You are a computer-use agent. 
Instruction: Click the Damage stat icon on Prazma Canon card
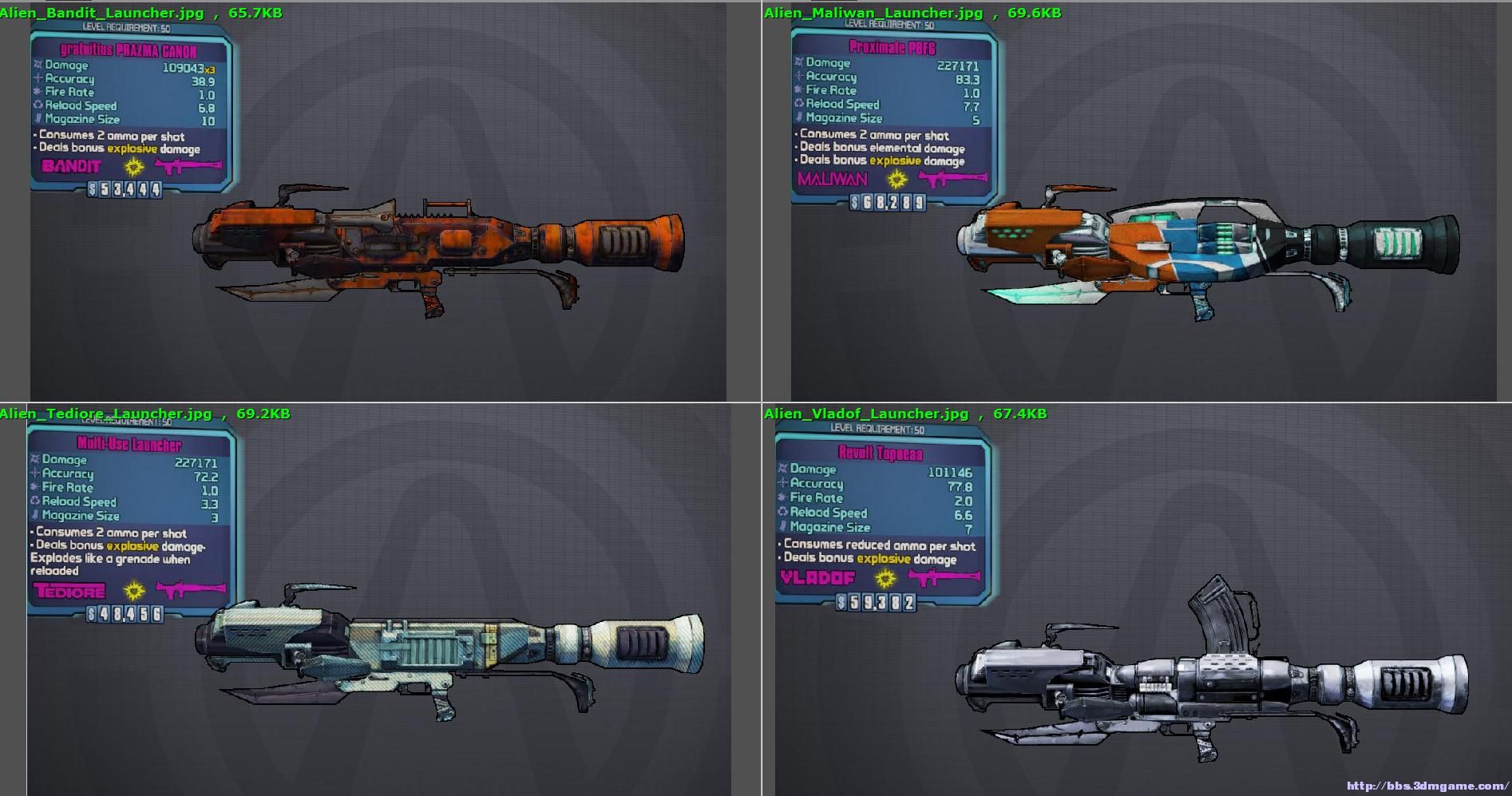pyautogui.click(x=38, y=65)
